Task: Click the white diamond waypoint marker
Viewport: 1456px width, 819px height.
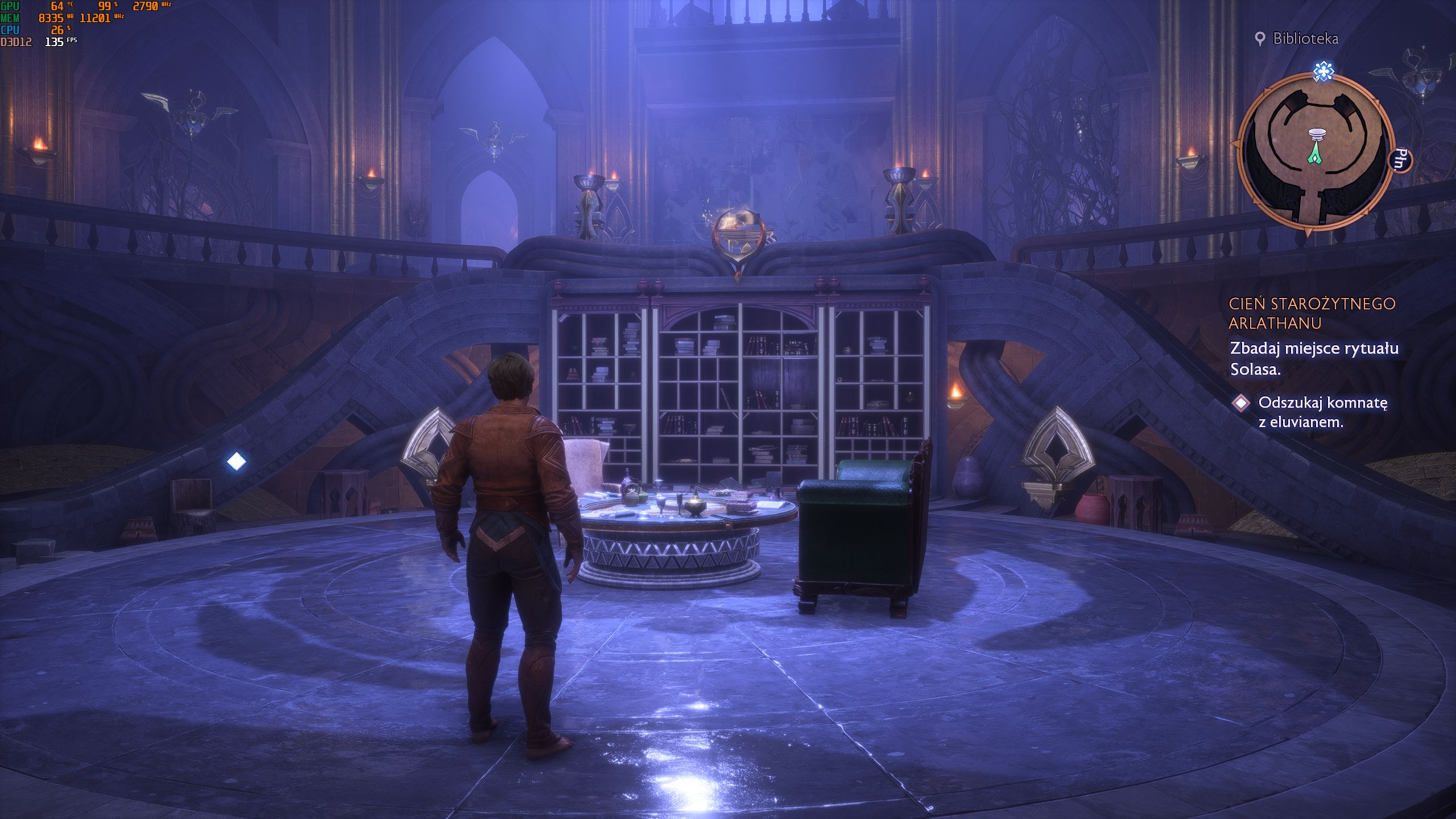Action: [237, 461]
